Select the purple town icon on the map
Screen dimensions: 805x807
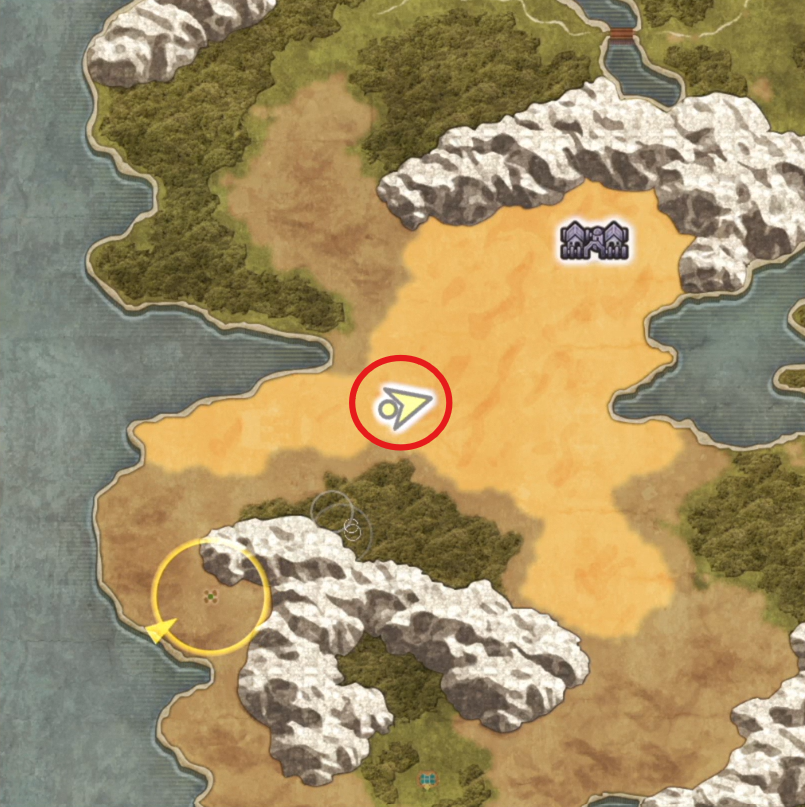click(x=596, y=241)
